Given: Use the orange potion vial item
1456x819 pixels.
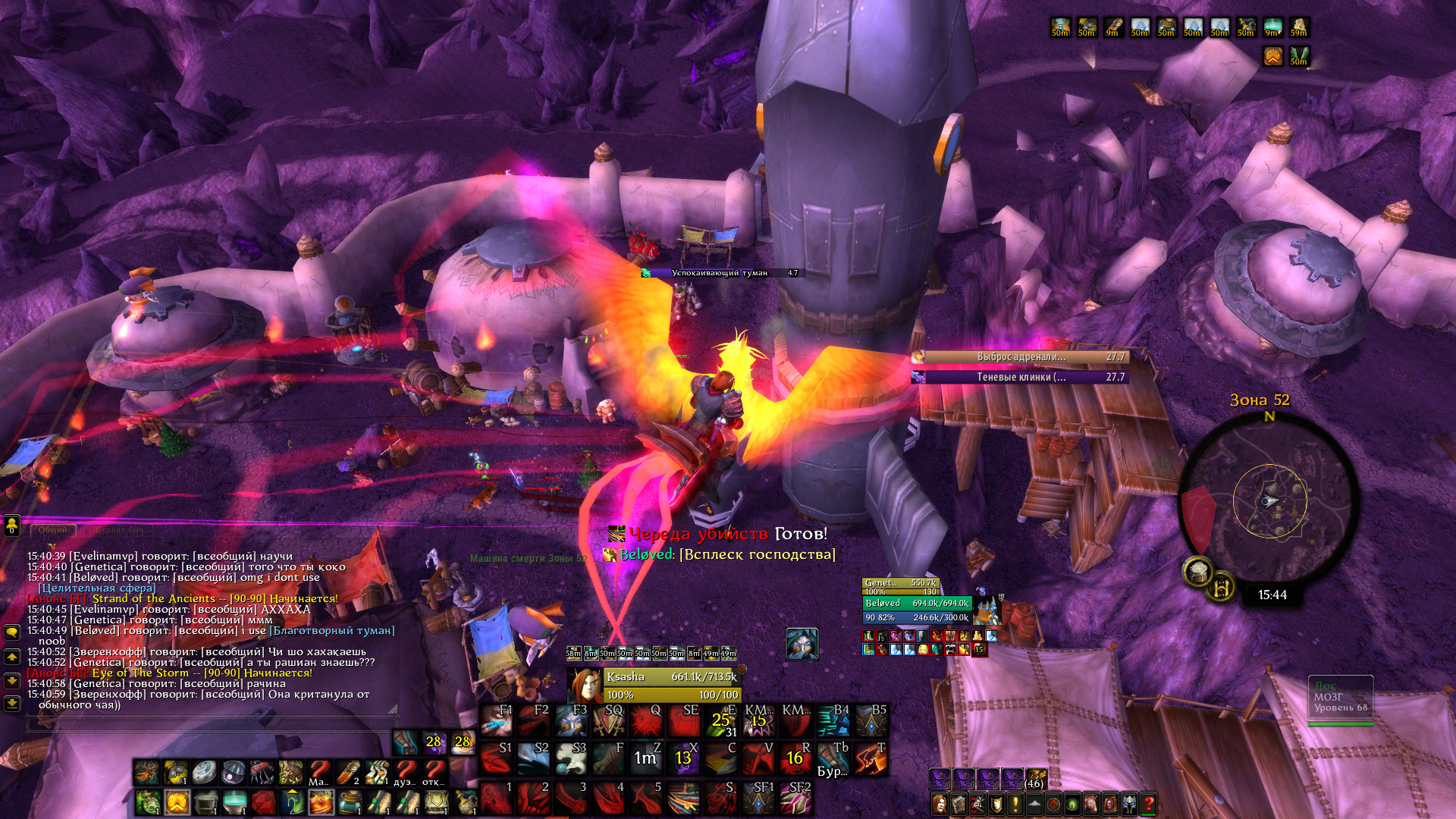Looking at the screenshot, I should pyautogui.click(x=348, y=773).
